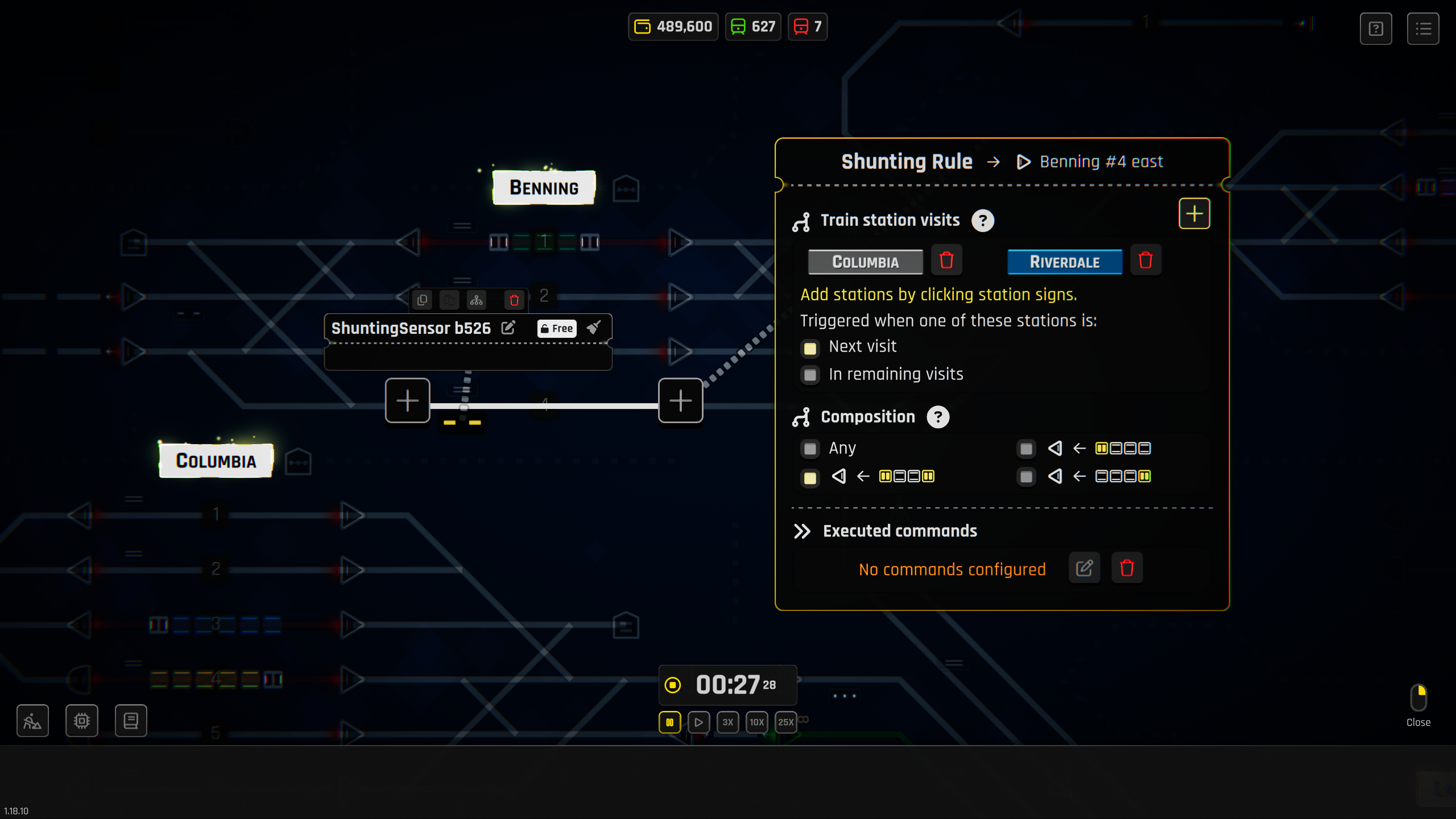Select the Riverdale station tag
The height and width of the screenshot is (819, 1456).
1065,262
